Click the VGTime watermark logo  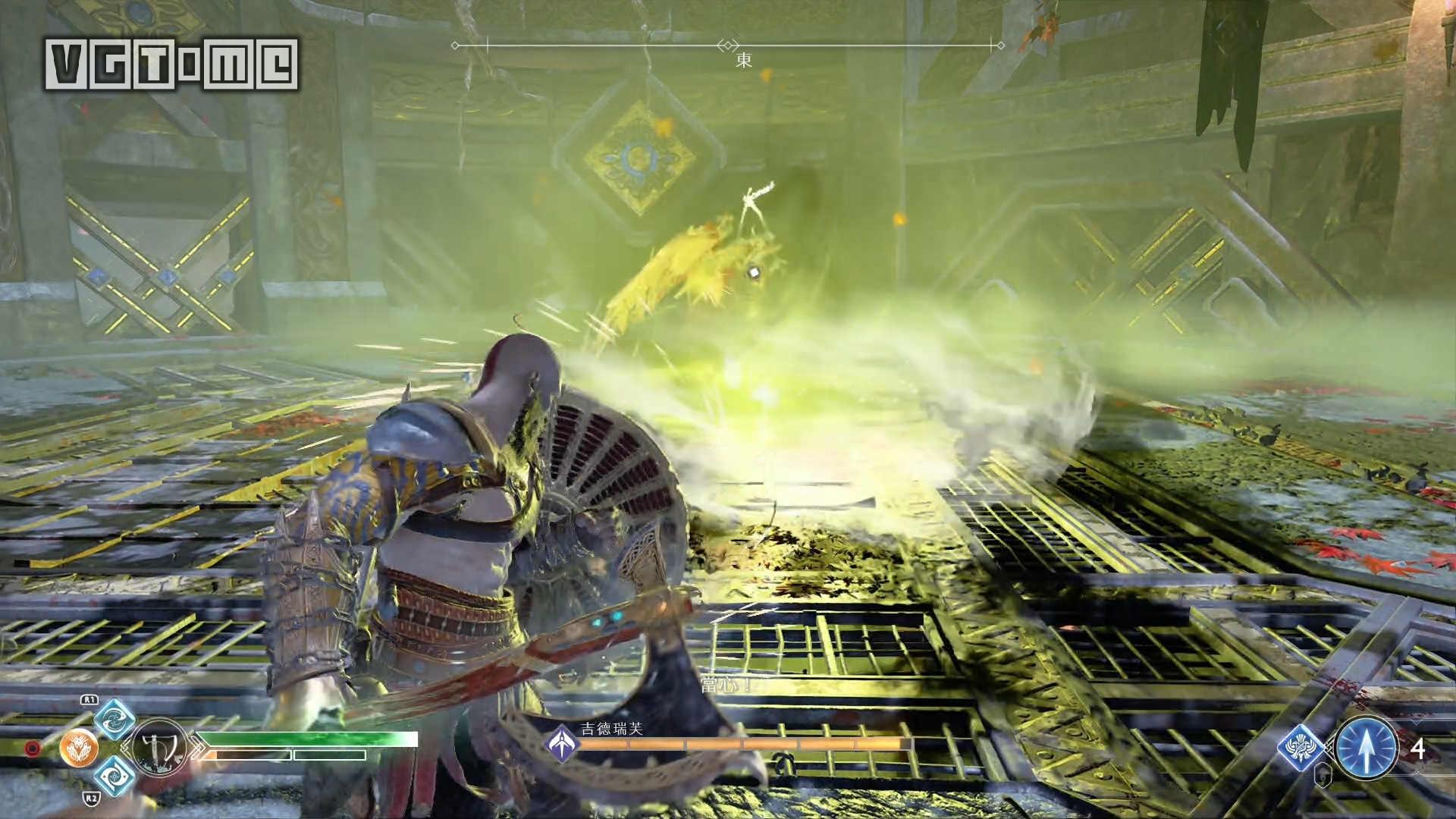coord(172,64)
